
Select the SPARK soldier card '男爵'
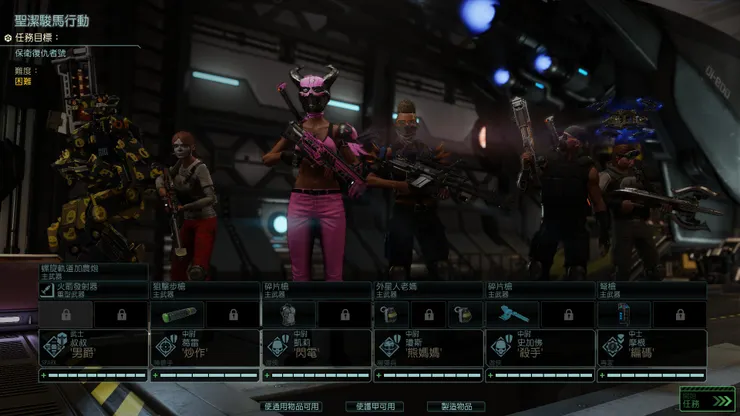coord(92,346)
